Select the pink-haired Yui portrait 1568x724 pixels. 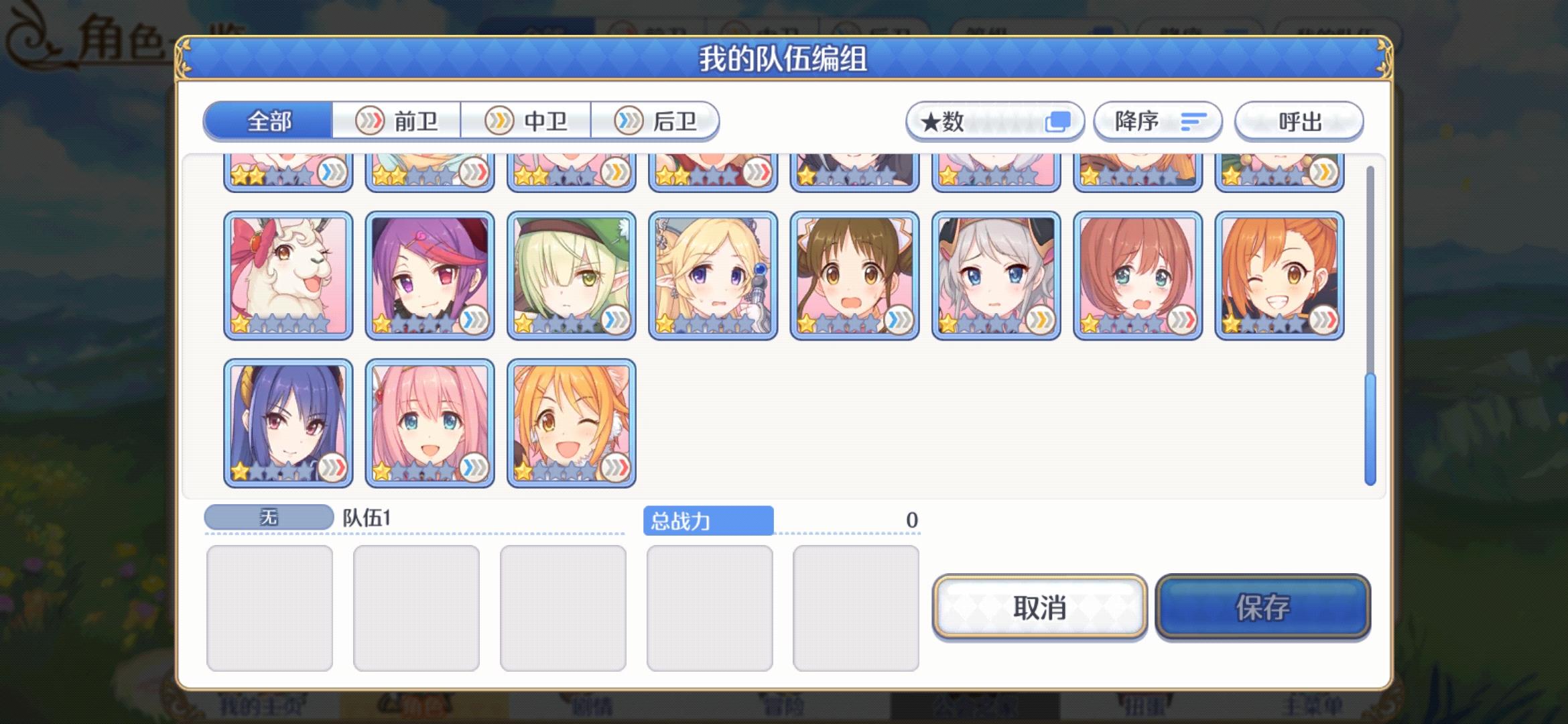[430, 421]
